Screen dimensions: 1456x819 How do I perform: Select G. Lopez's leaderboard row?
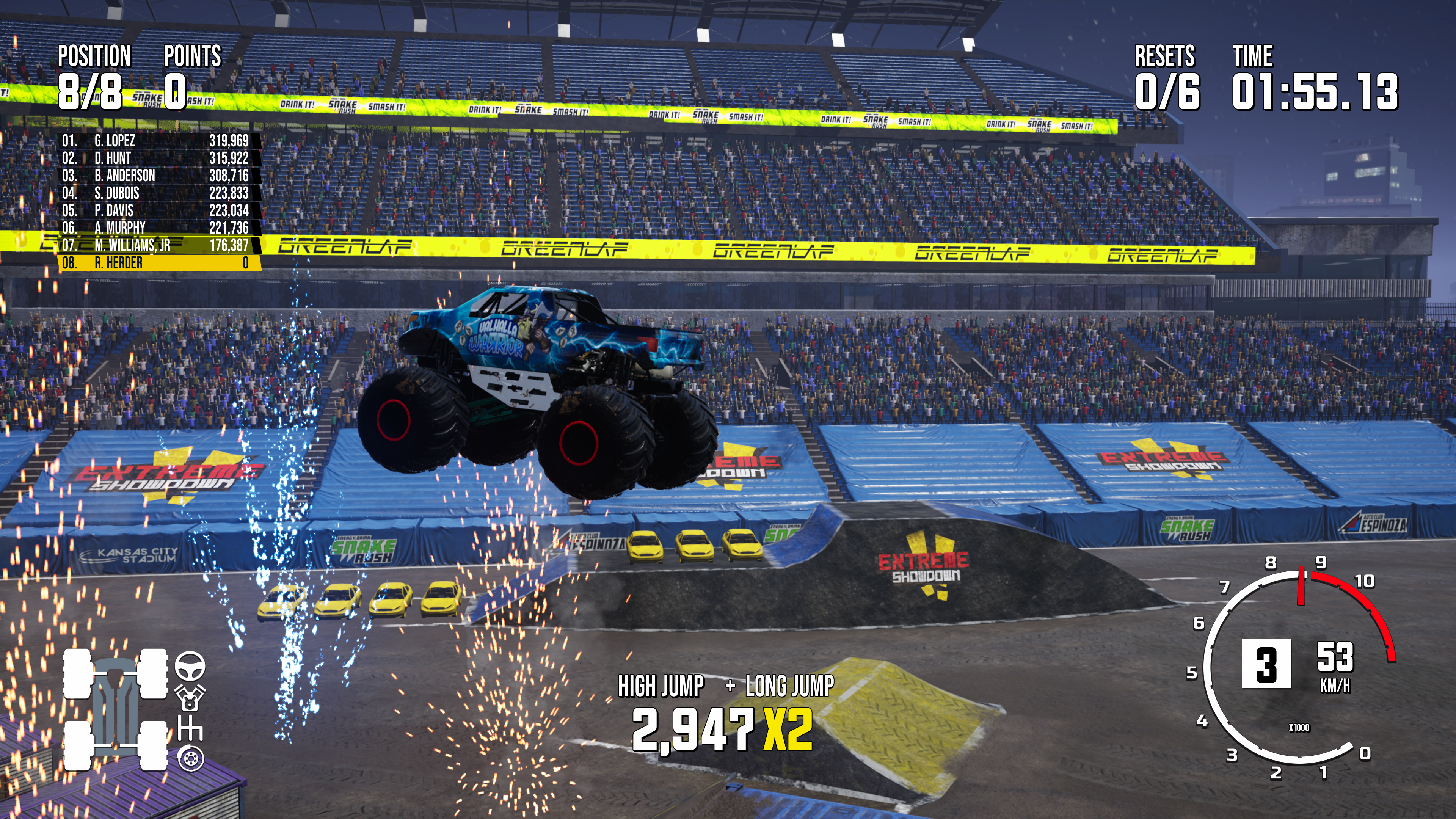pyautogui.click(x=158, y=141)
